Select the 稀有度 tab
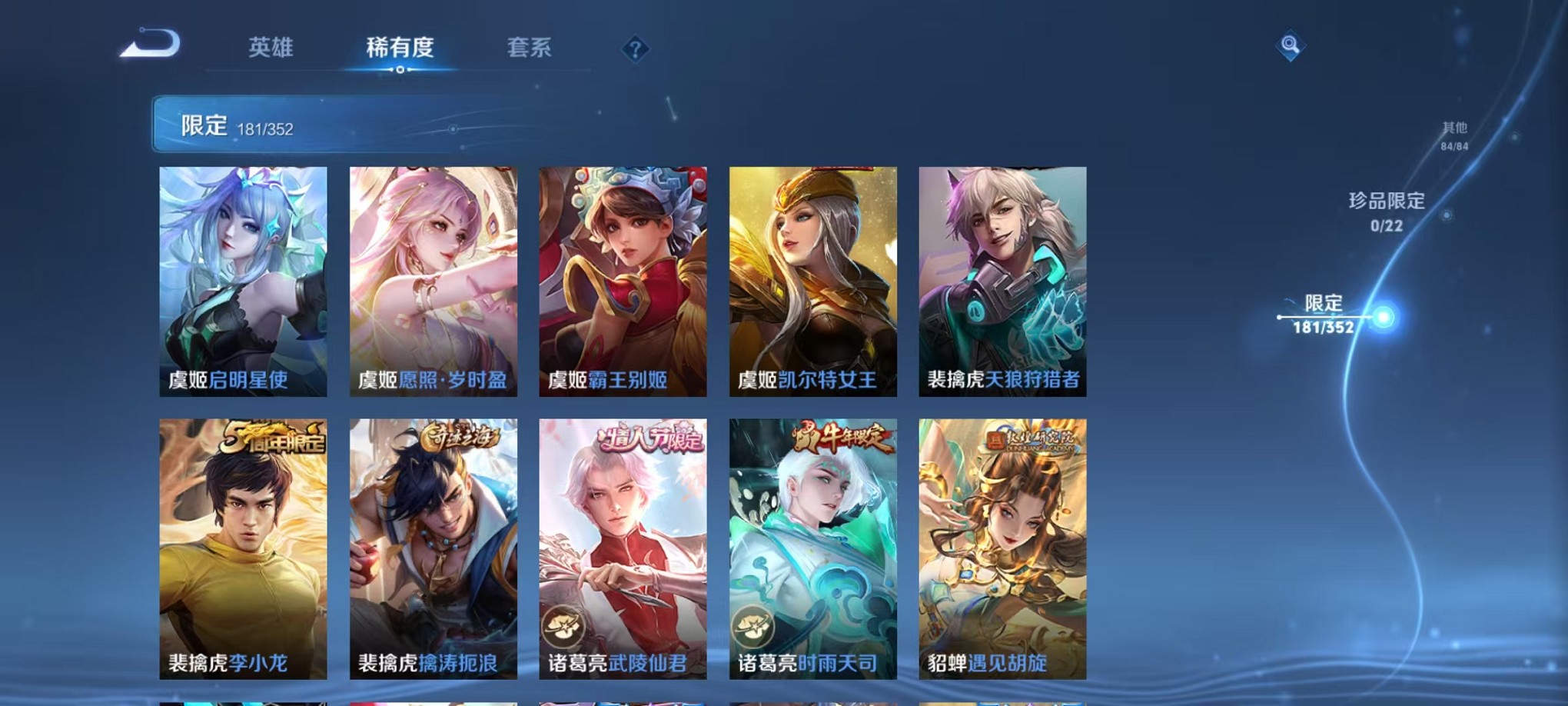This screenshot has height=706, width=1568. 400,48
